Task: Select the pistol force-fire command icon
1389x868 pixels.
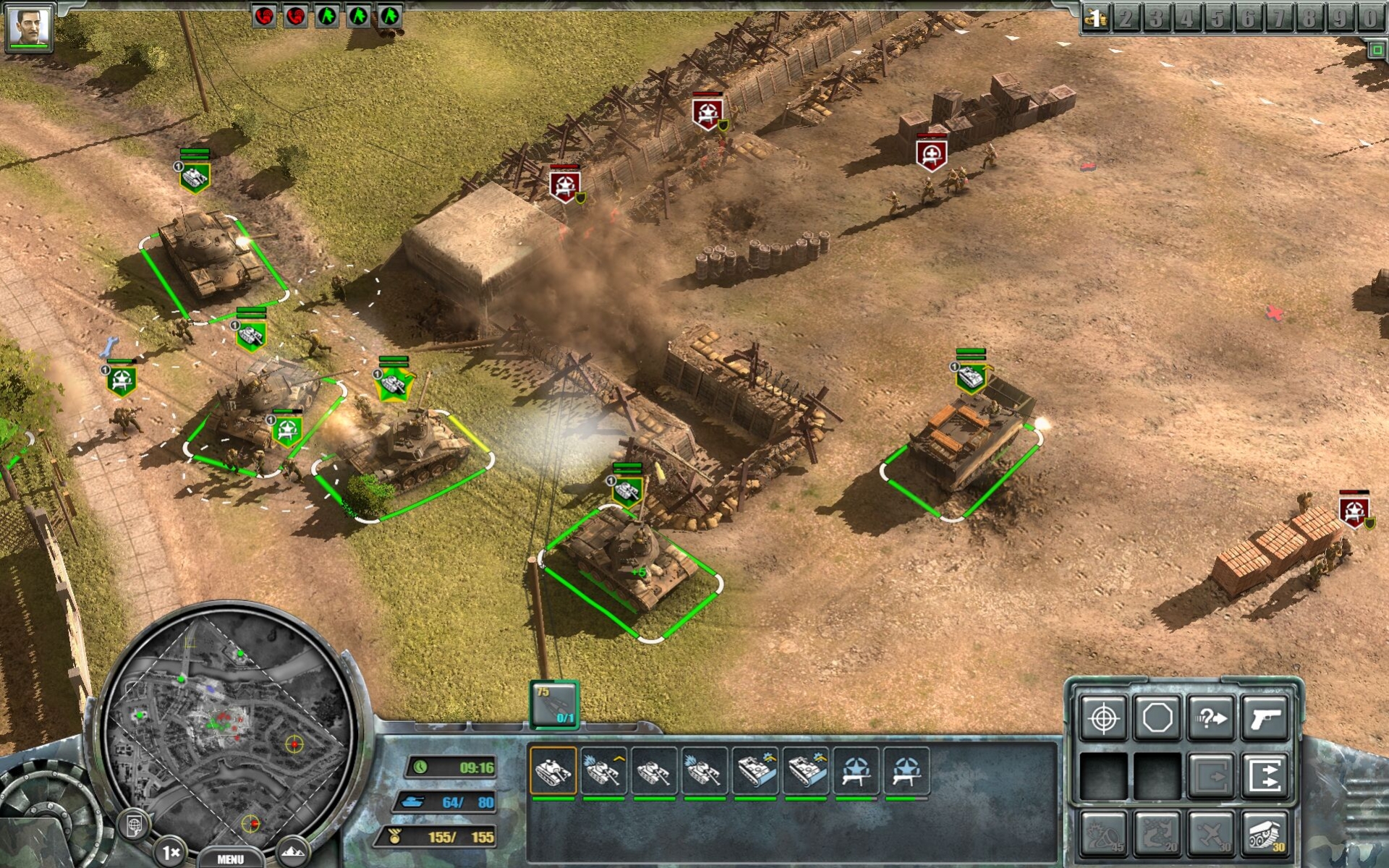Action: click(x=1265, y=718)
